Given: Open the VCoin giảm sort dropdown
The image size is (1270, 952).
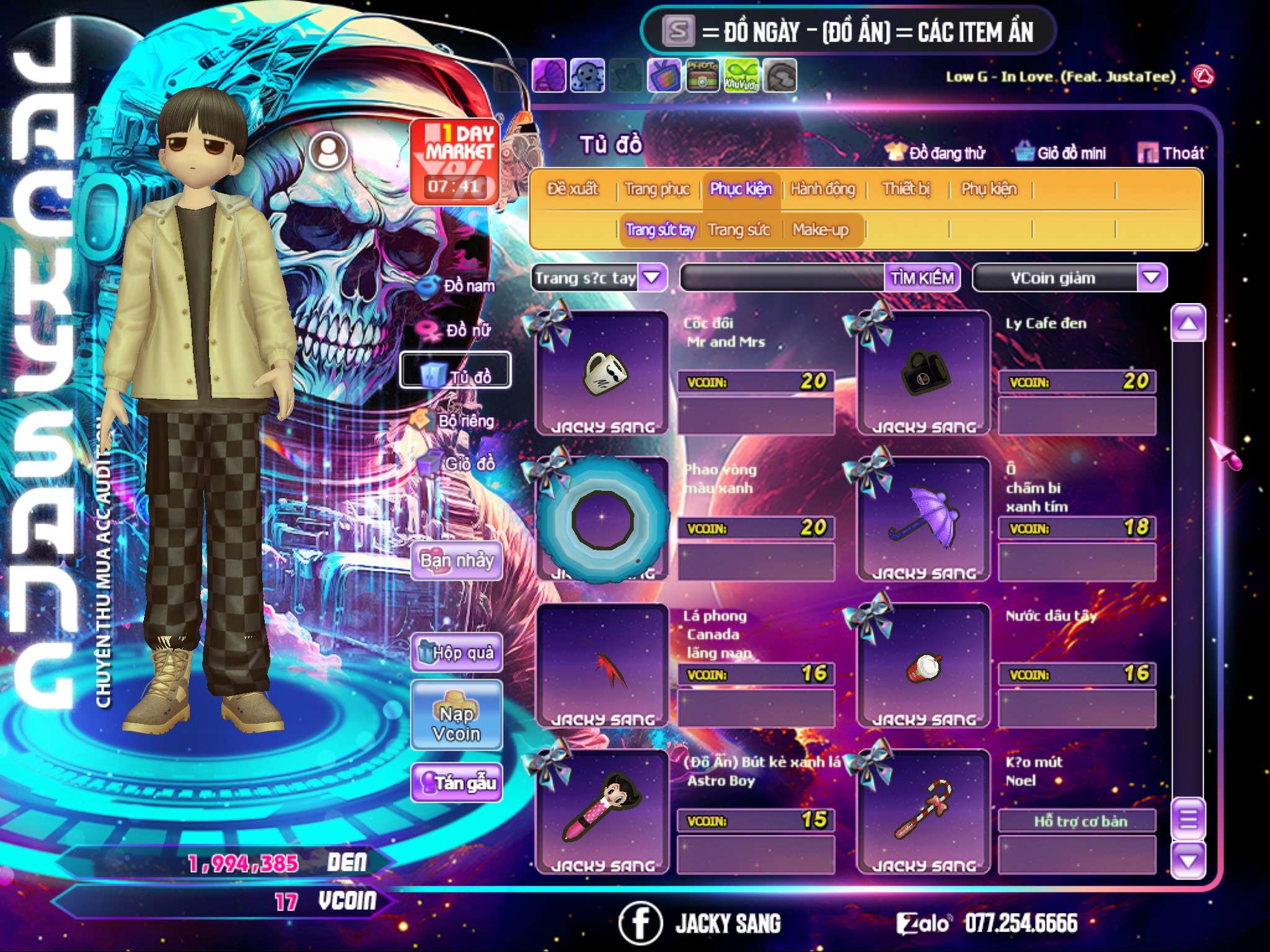Looking at the screenshot, I should [x=1151, y=278].
